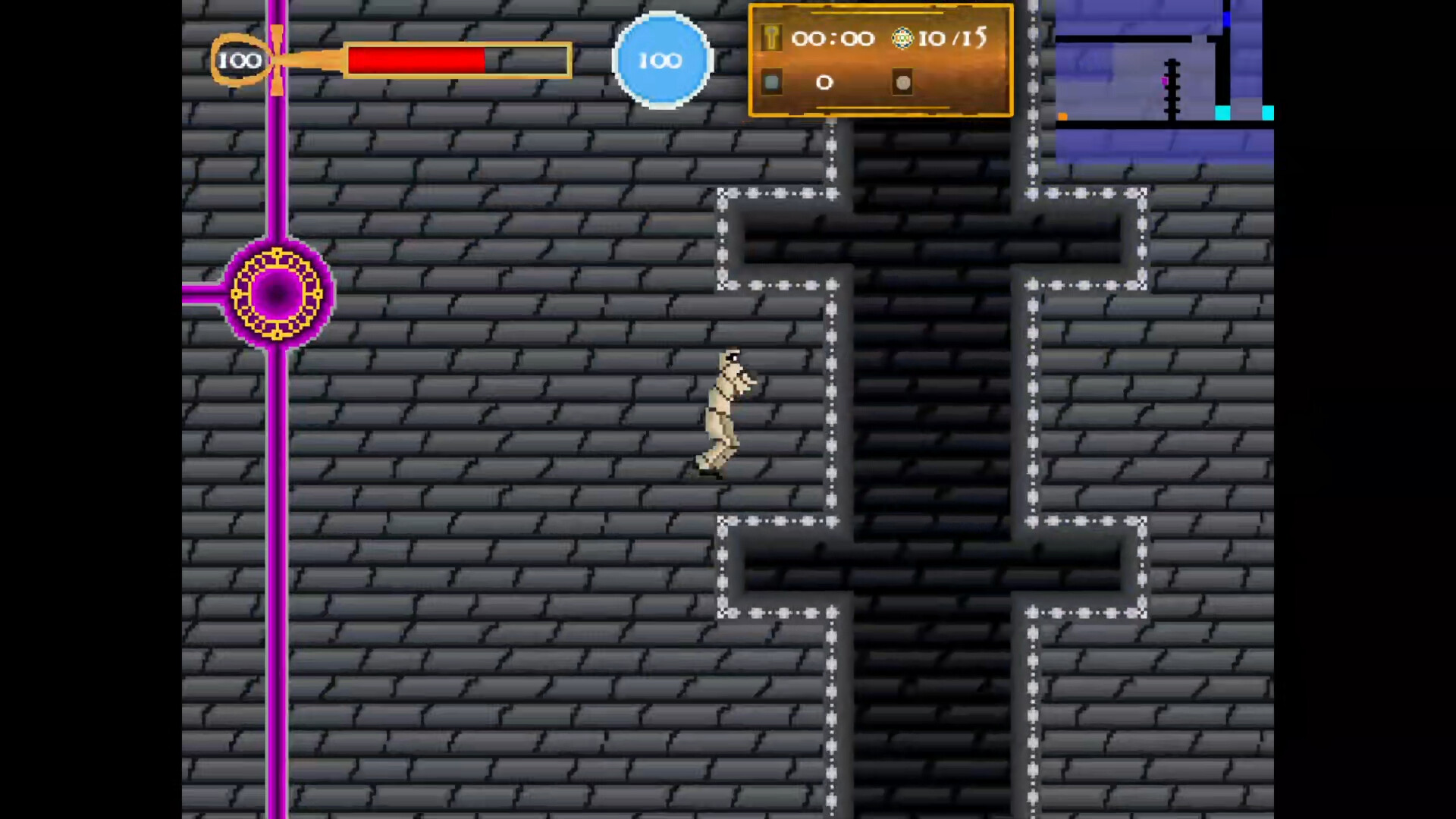
Task: Toggle the cyan marker in the minimap corner
Action: tap(1268, 113)
